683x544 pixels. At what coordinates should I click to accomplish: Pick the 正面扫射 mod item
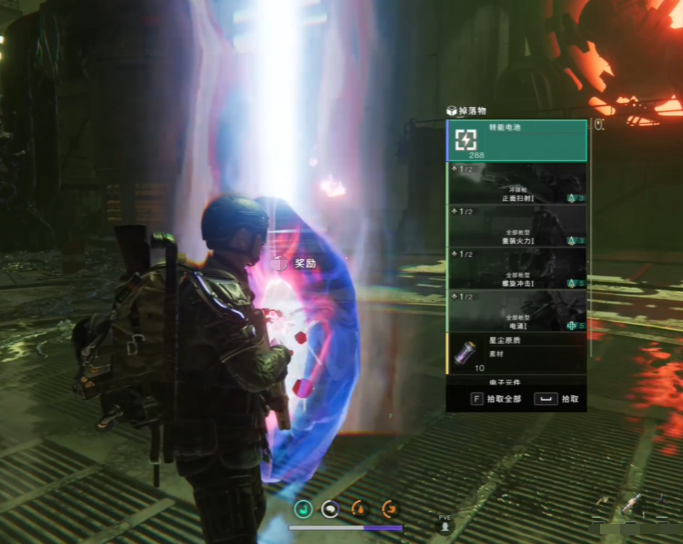517,184
